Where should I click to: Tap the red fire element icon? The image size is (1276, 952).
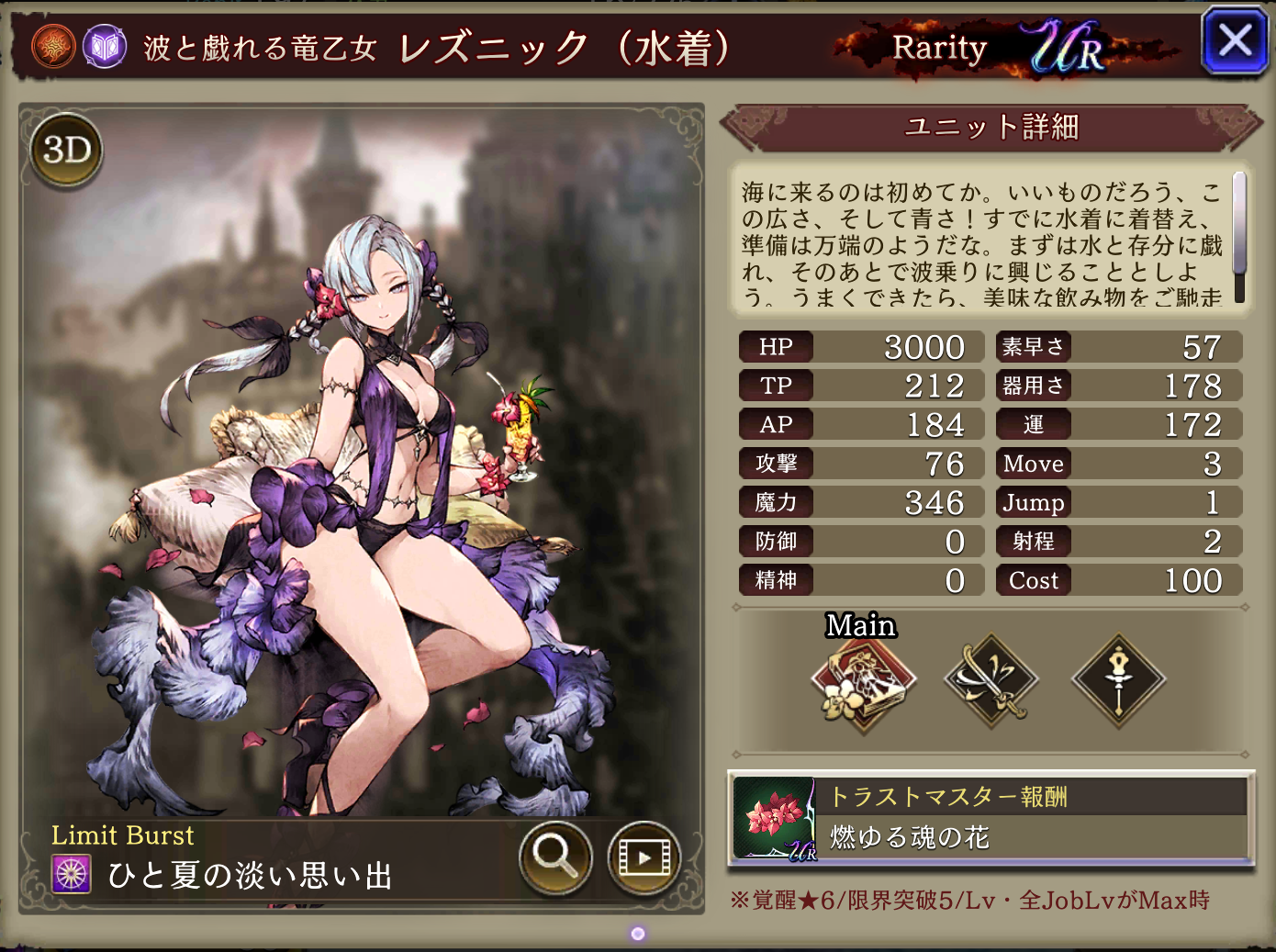coord(53,47)
